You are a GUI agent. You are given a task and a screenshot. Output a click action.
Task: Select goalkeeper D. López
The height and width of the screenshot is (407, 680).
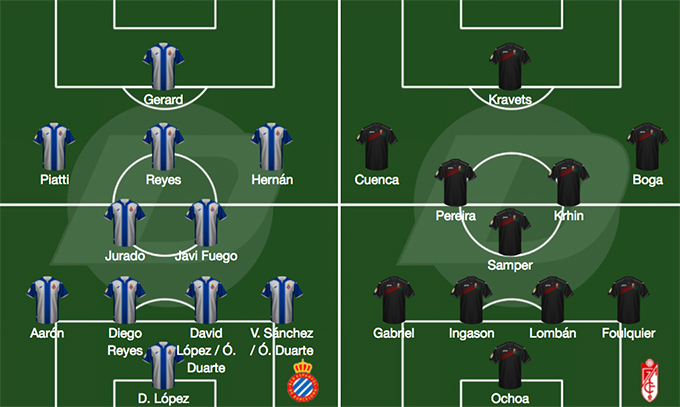(163, 364)
